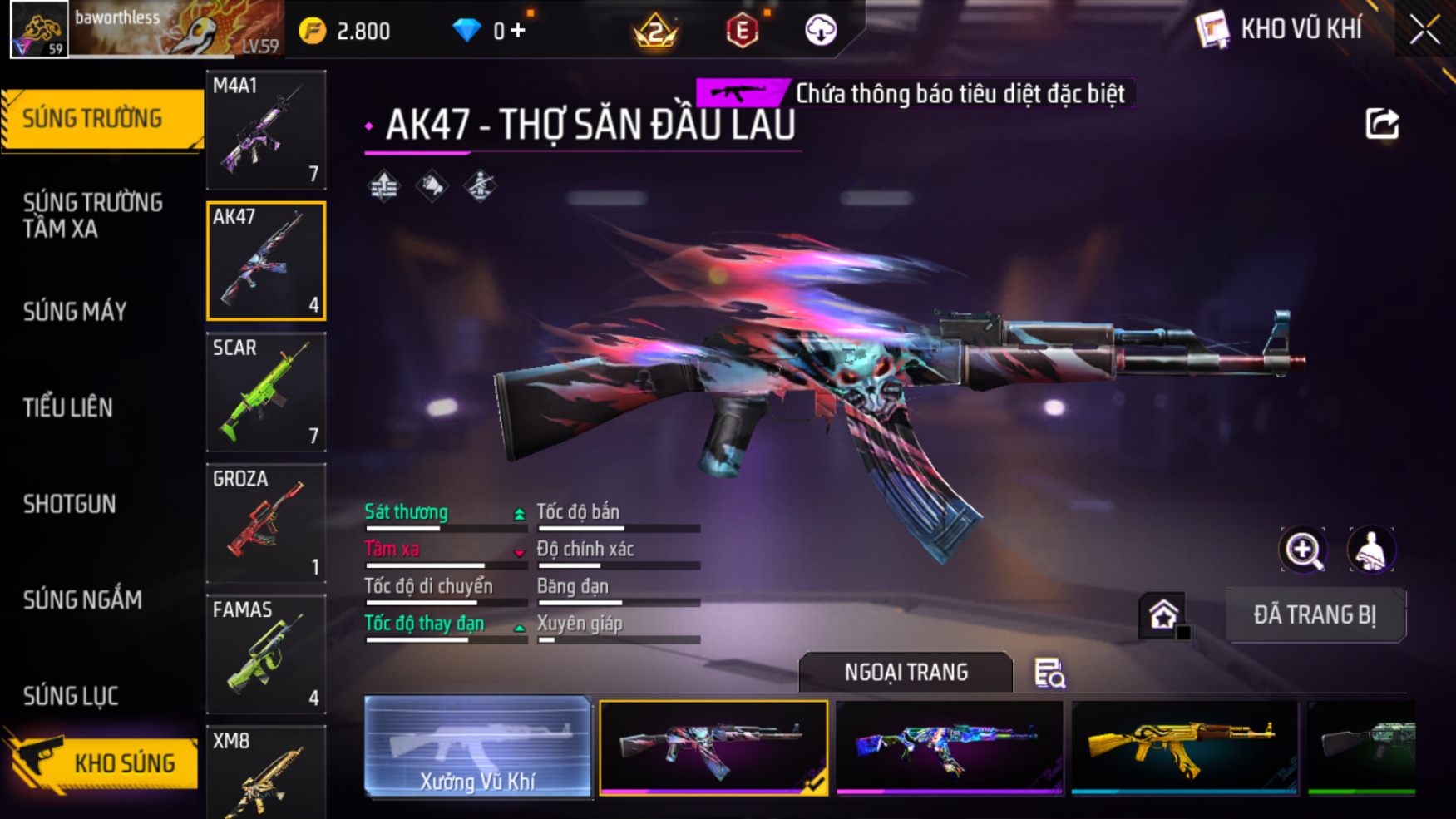Close the weapon armory screen
The width and height of the screenshot is (1456, 819).
(x=1424, y=30)
